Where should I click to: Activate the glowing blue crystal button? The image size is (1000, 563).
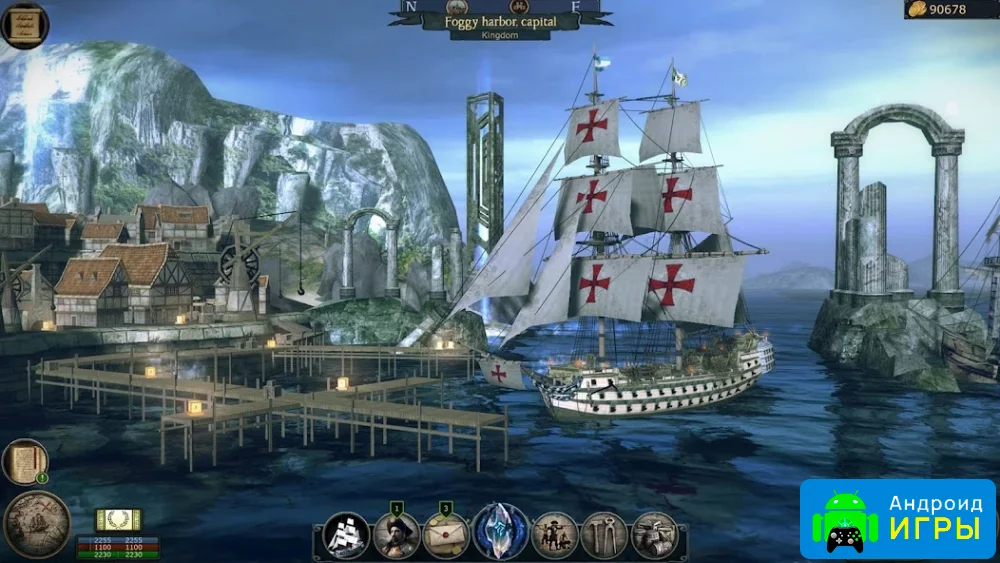coord(500,532)
